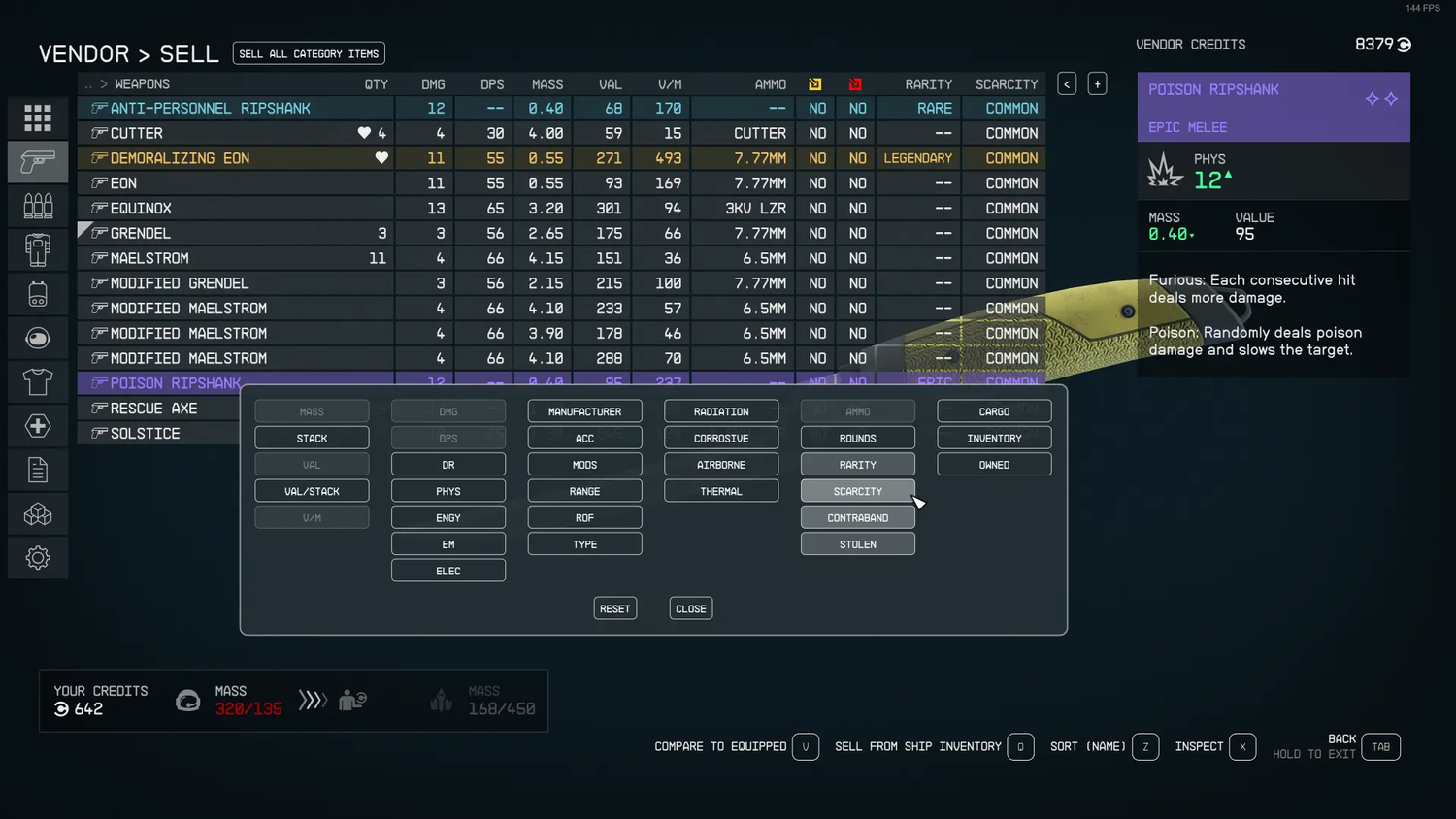Open the gear settings category icon
This screenshot has width=1456, height=819.
coord(38,558)
